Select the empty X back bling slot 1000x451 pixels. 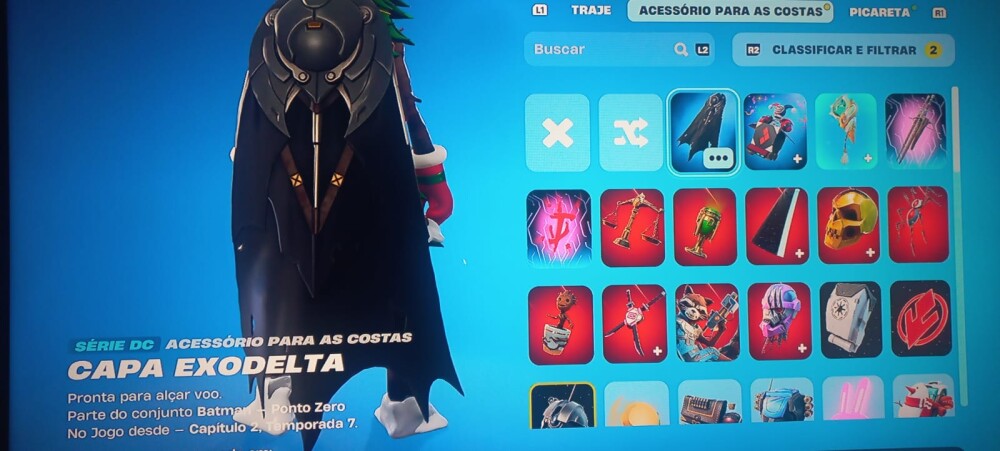tap(557, 133)
